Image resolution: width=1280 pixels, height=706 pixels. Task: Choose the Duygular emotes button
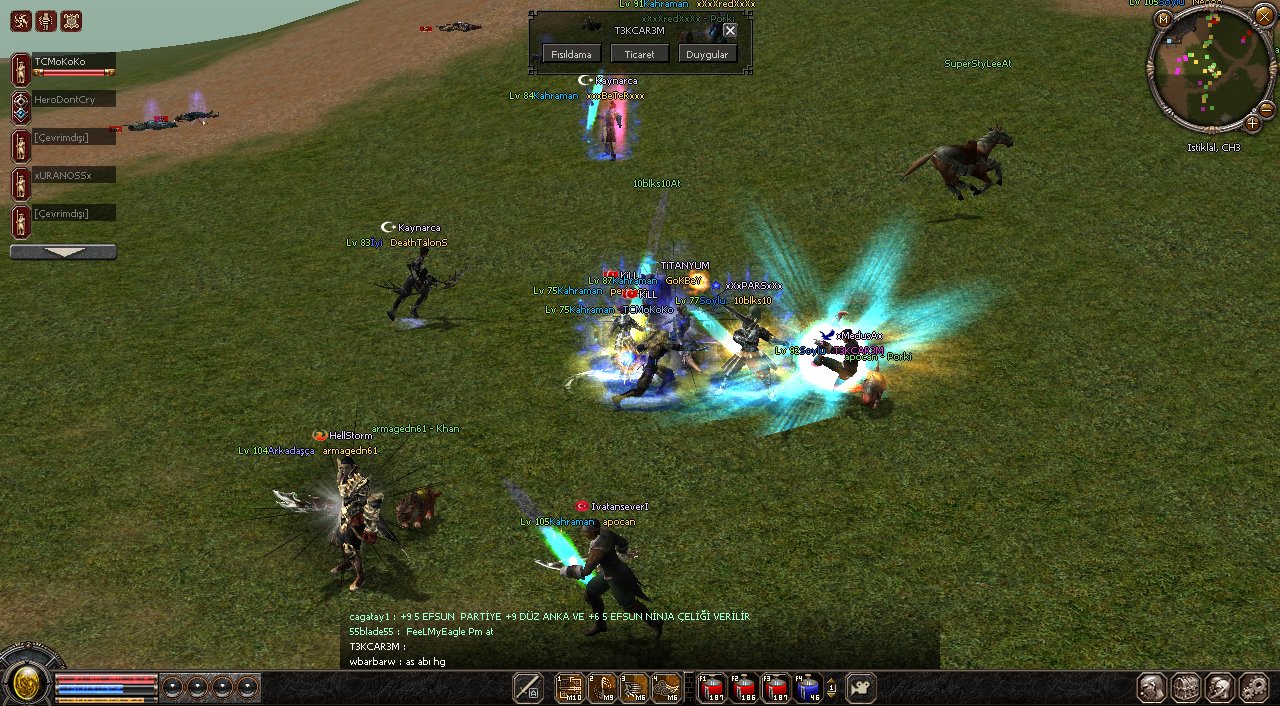[707, 54]
